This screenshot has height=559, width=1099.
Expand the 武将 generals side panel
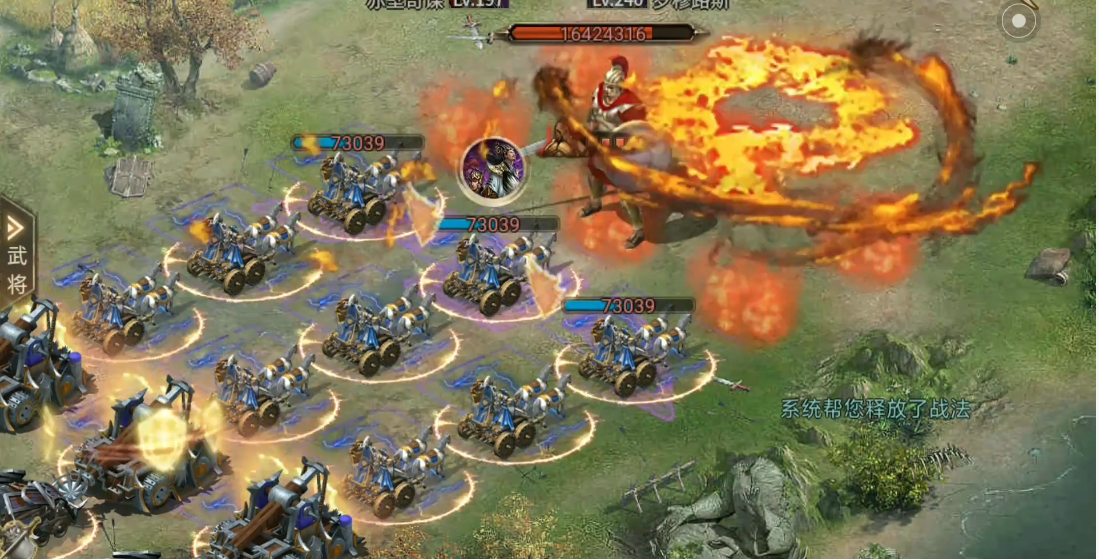tap(17, 253)
